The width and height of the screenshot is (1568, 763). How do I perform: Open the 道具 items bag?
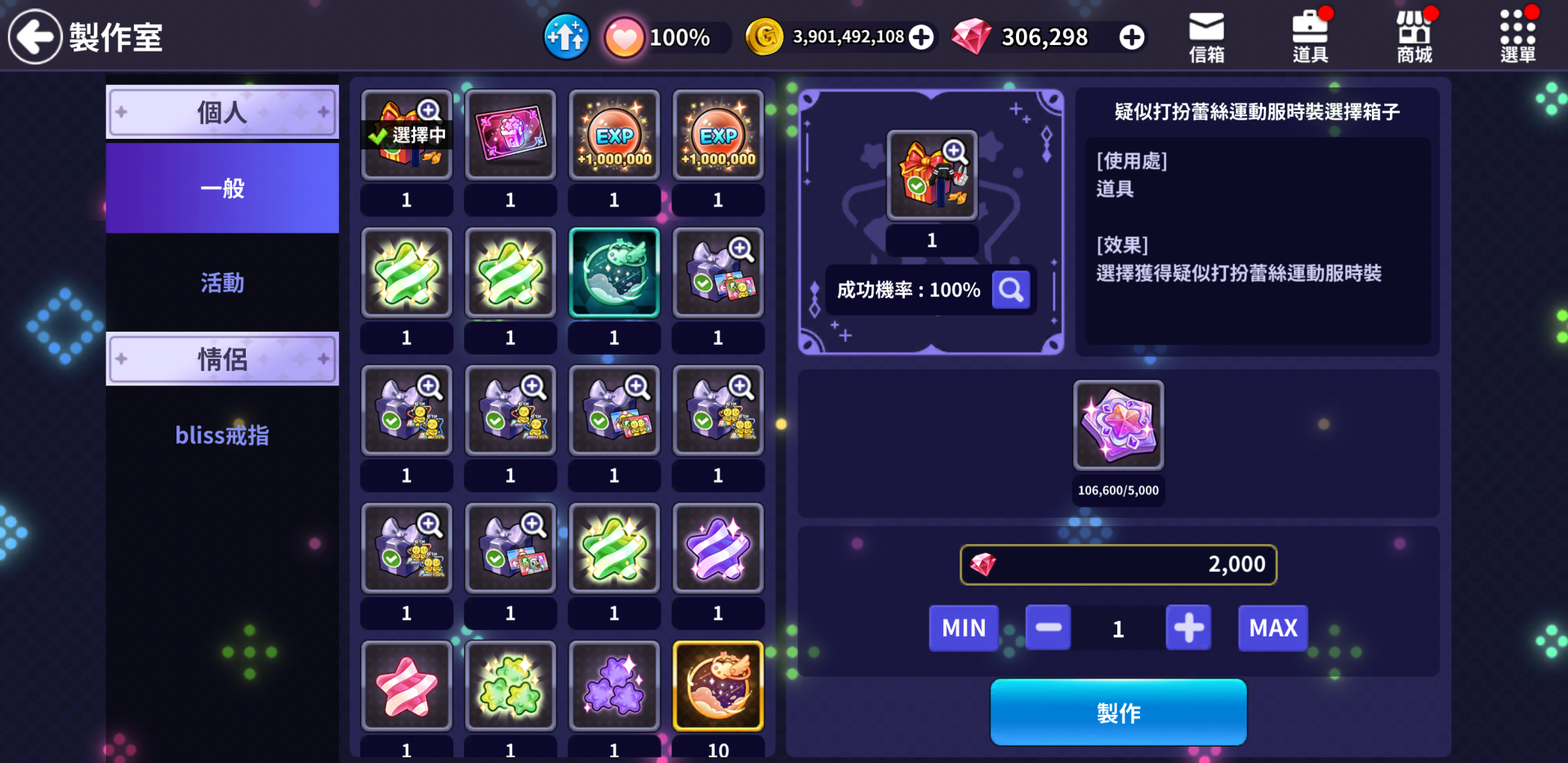pos(1310,37)
